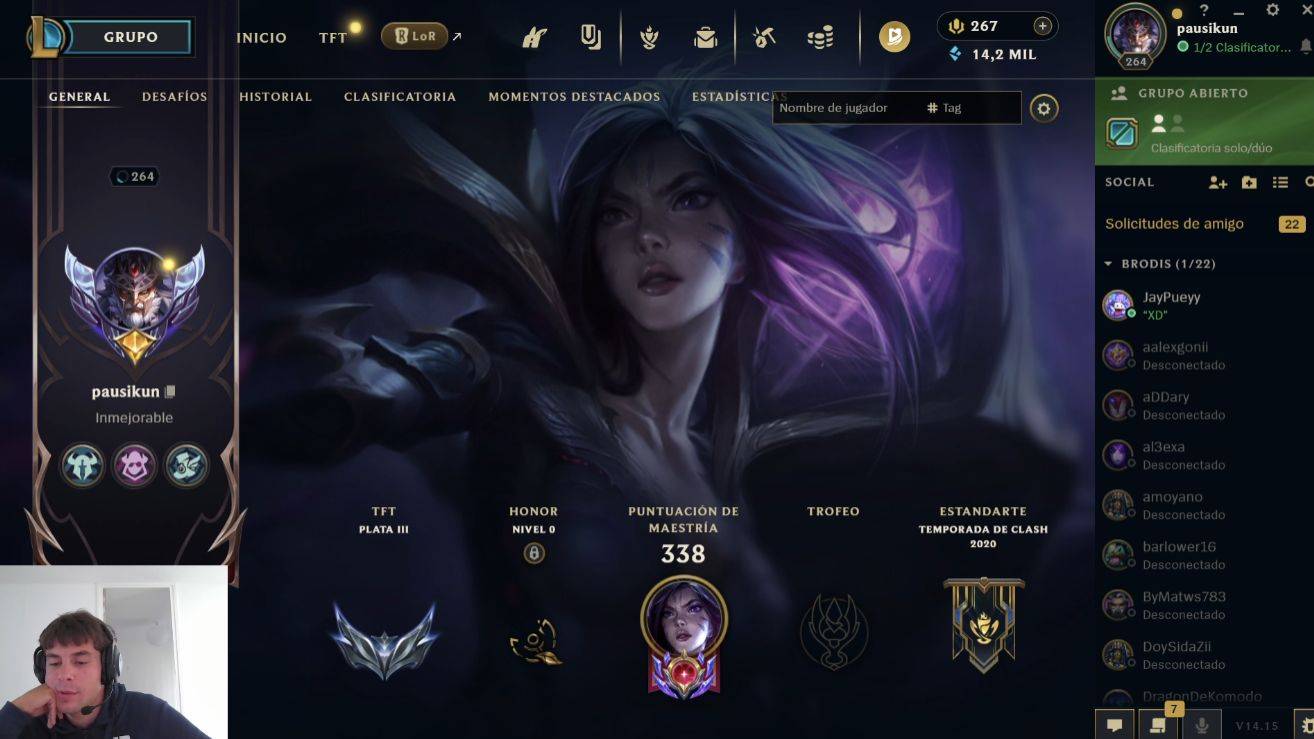Open the TFT game mode tab
1314x739 pixels.
click(x=332, y=38)
